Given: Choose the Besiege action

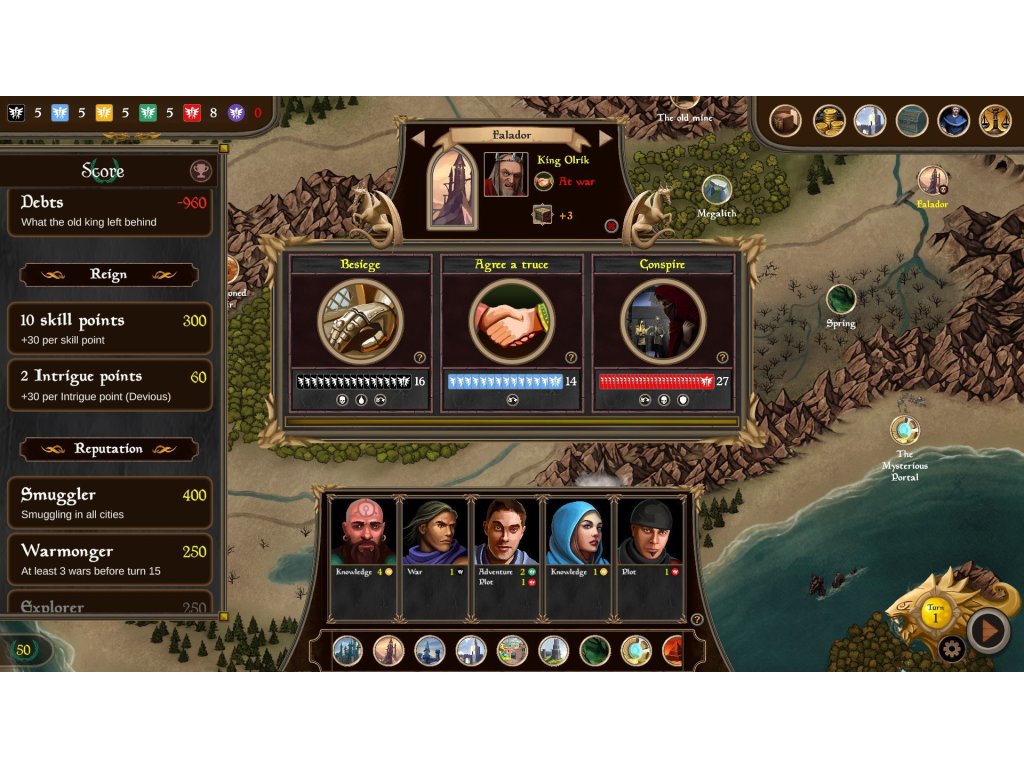Looking at the screenshot, I should 360,321.
